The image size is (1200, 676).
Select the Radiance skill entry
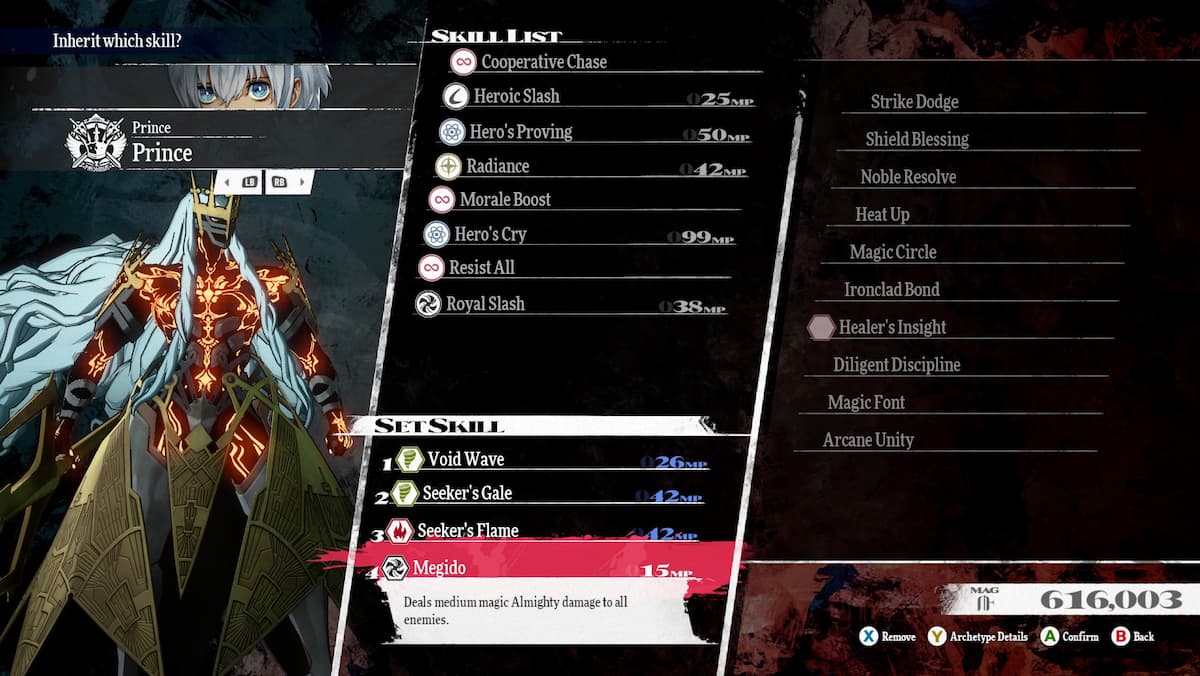click(497, 166)
